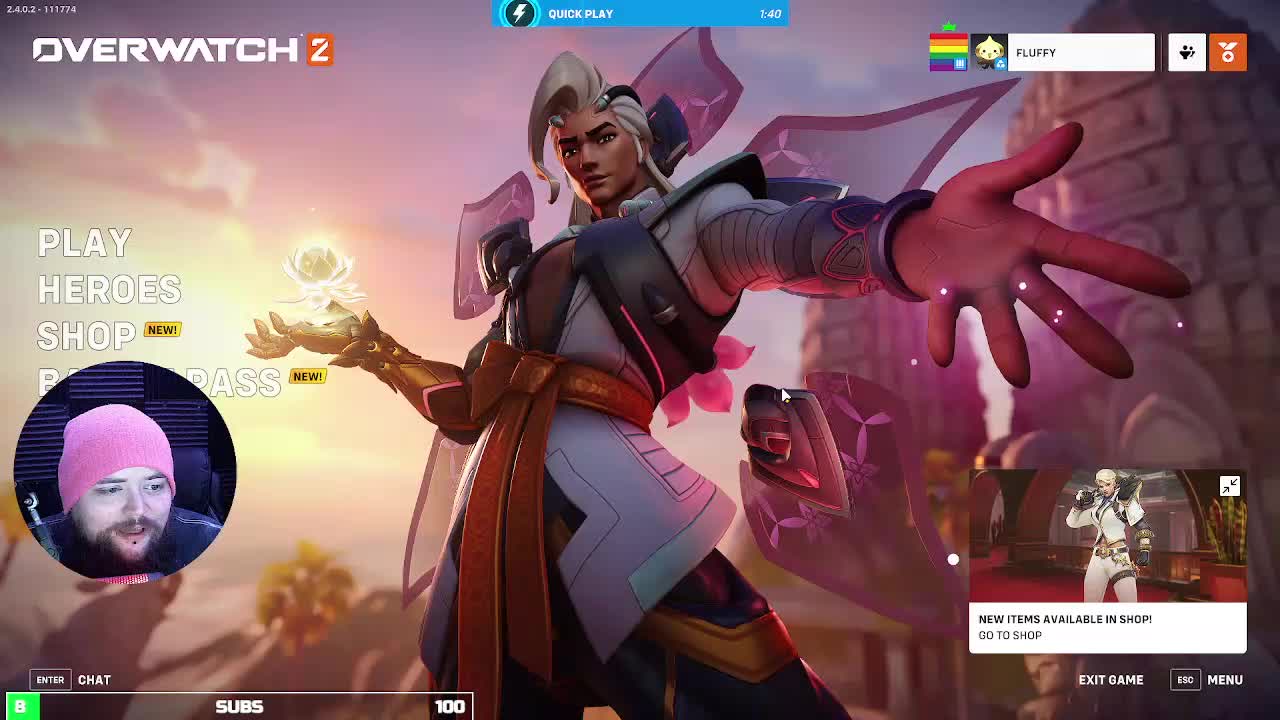
Task: Select the rainbow player icon
Action: [948, 53]
